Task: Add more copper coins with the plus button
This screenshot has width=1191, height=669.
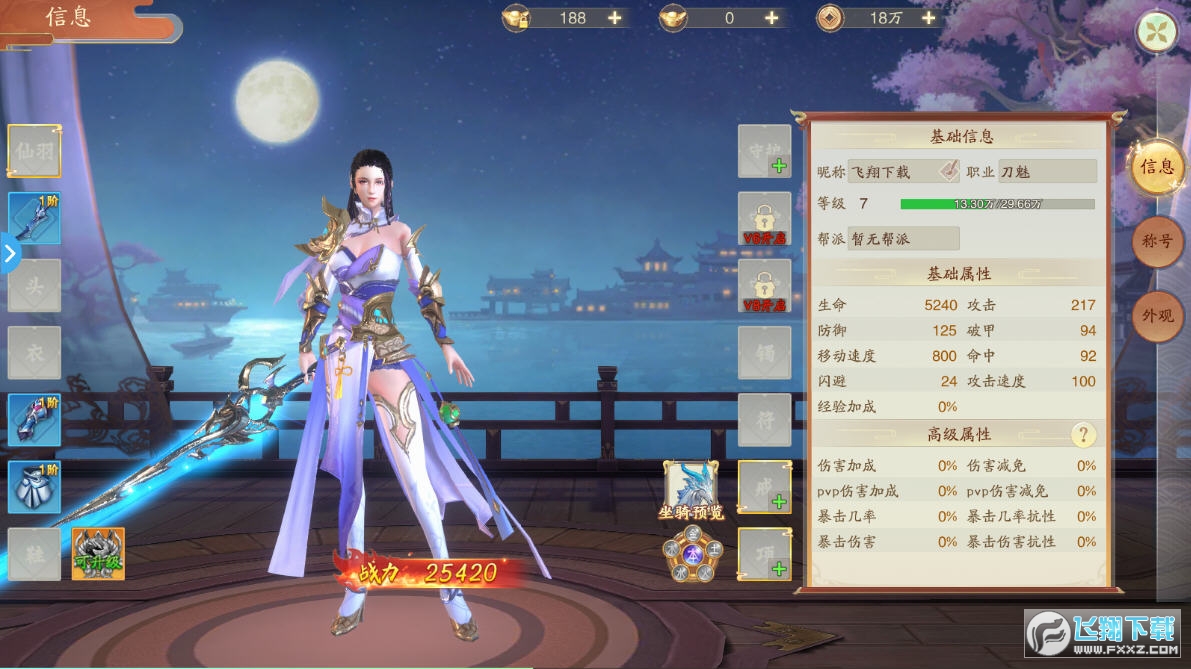Action: pos(928,18)
